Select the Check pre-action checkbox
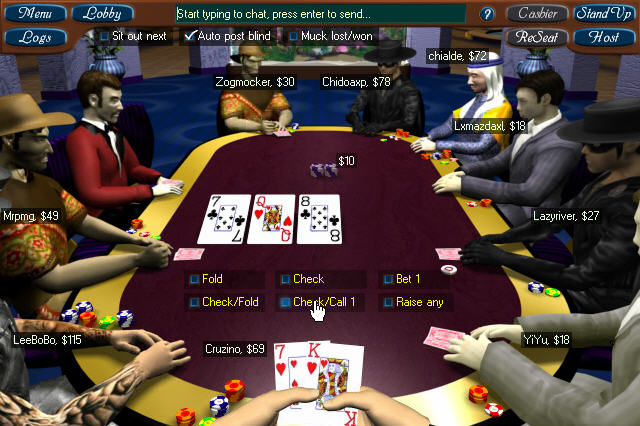 click(285, 279)
